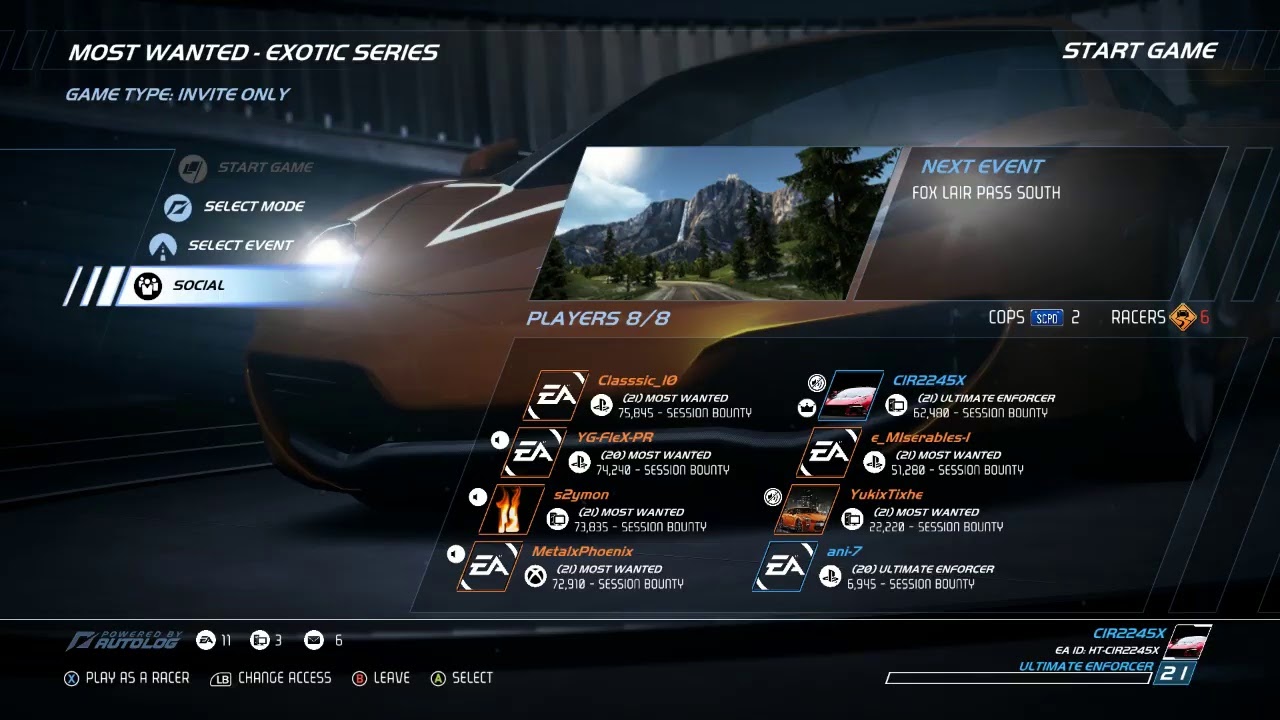Open the Fox Lair Pass South event thumbnail
The image size is (1280, 720).
(715, 224)
